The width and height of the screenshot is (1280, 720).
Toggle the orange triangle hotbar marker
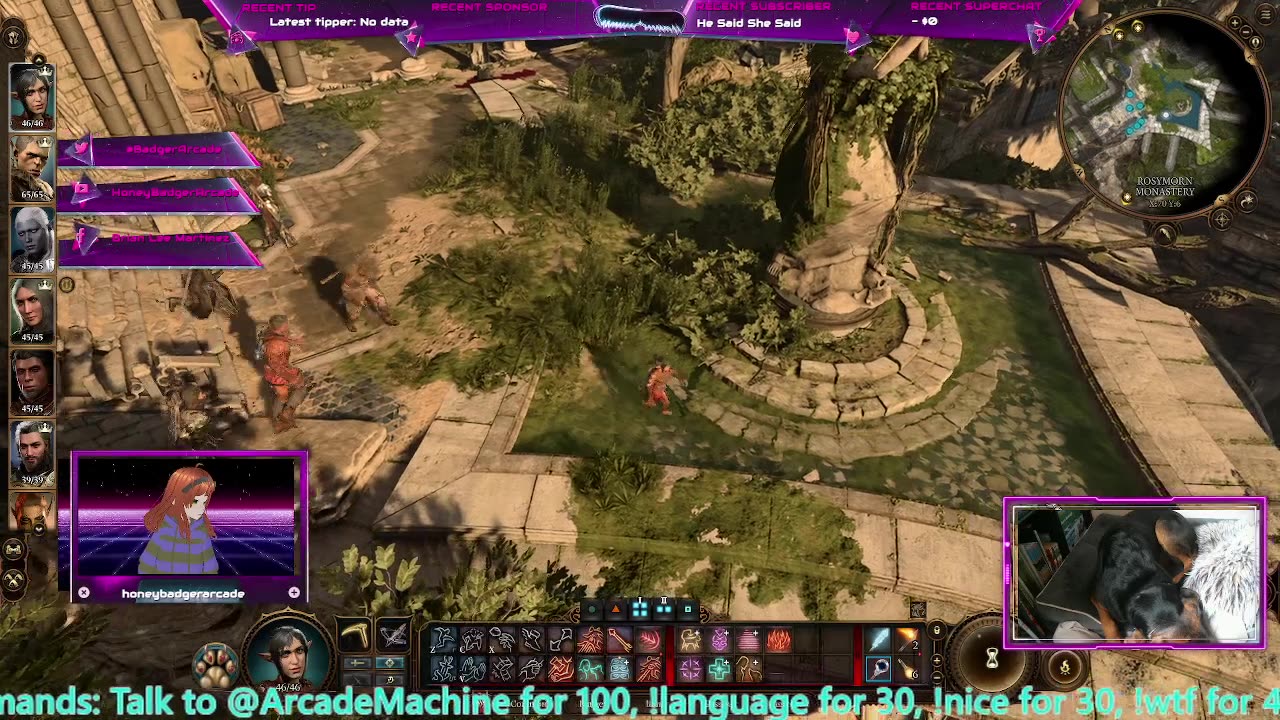616,606
